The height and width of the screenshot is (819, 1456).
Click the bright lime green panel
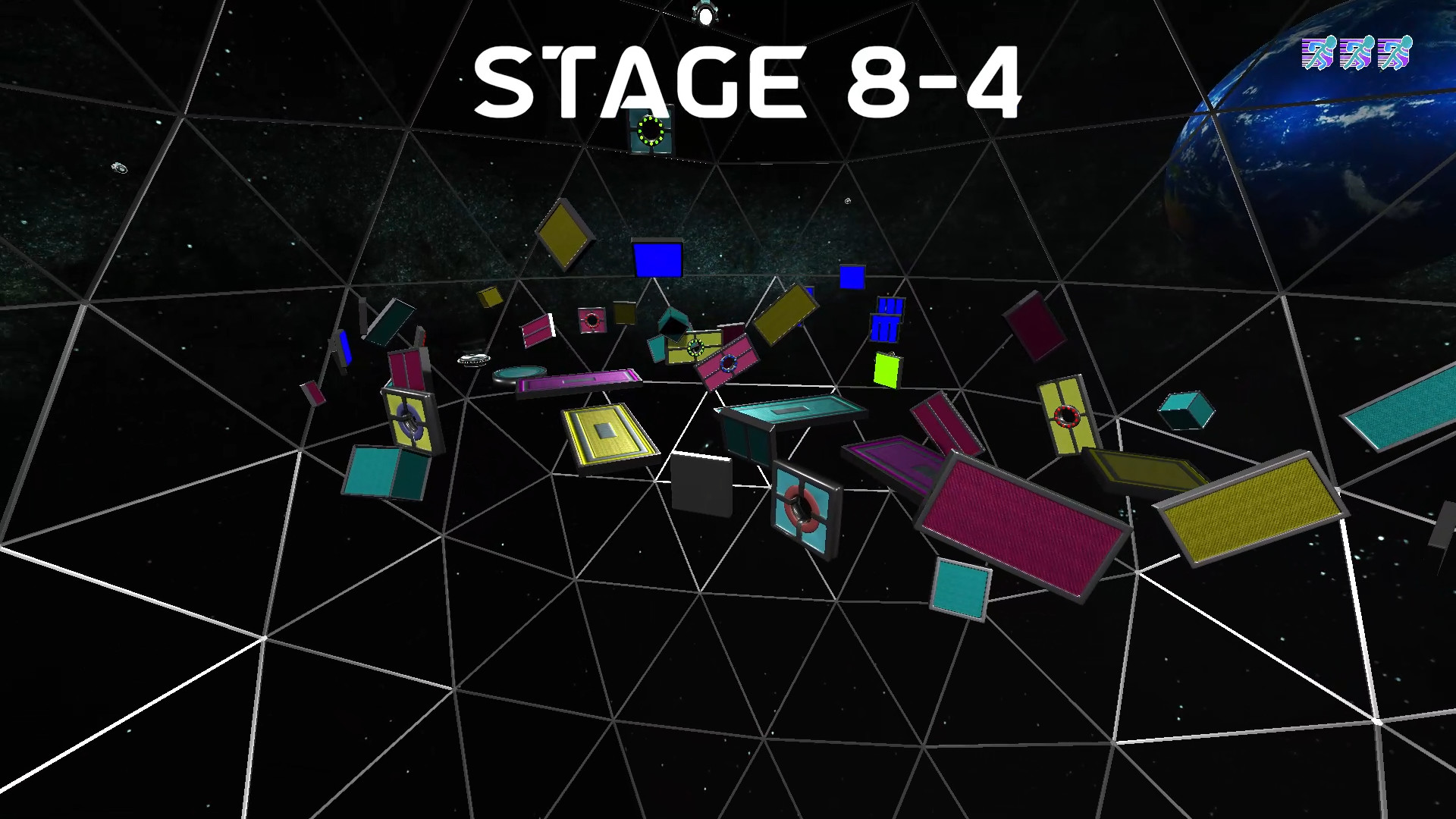(x=885, y=372)
